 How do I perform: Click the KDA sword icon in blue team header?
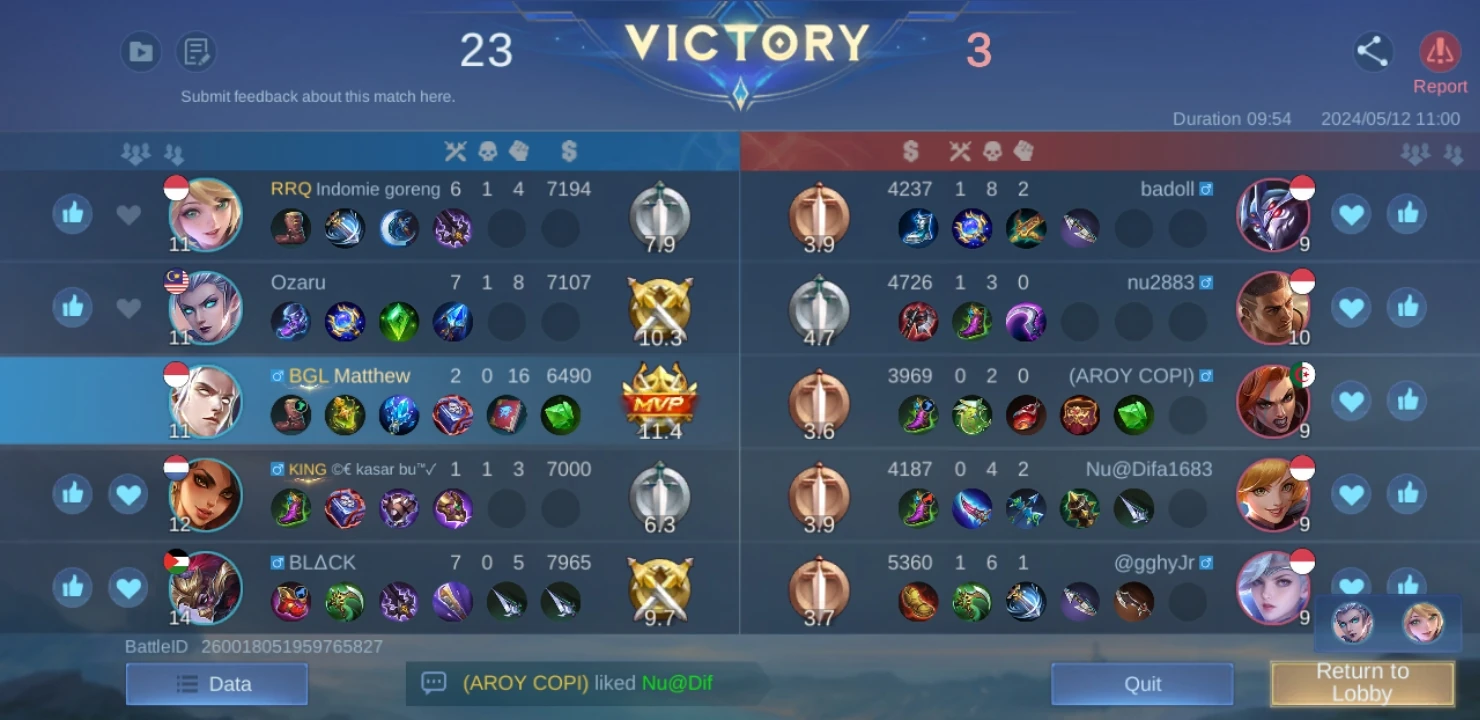456,151
